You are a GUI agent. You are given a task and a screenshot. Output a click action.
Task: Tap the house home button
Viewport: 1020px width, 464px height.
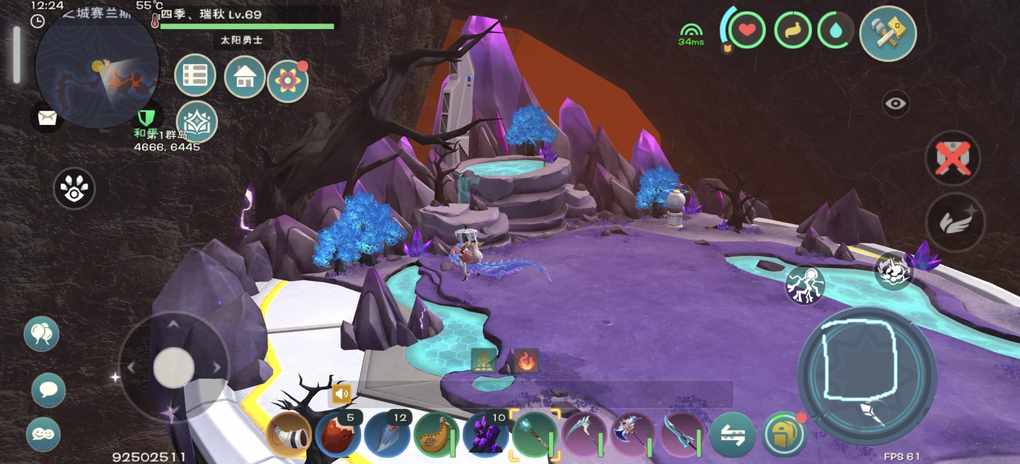(x=245, y=76)
